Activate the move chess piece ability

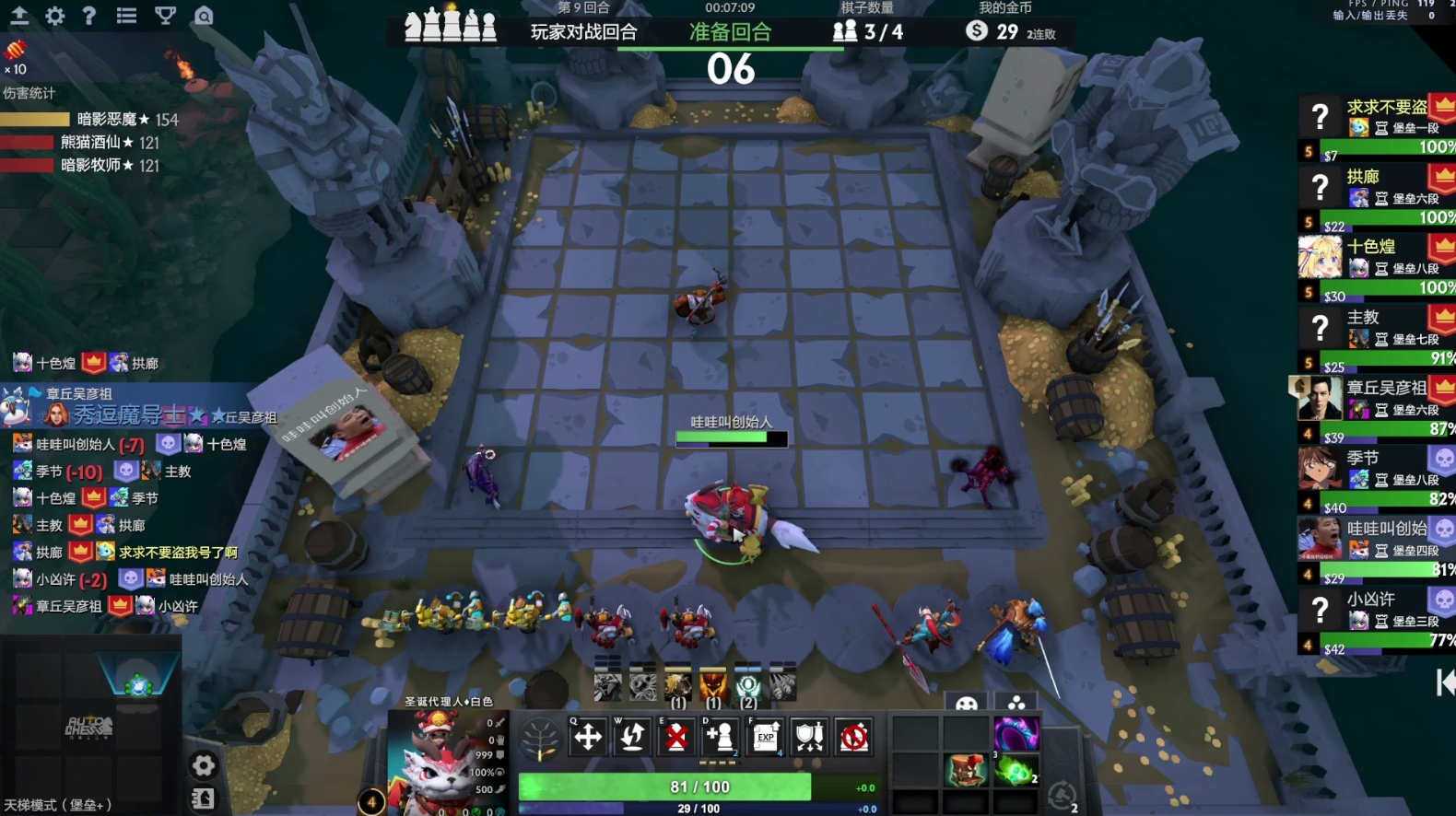coord(588,737)
